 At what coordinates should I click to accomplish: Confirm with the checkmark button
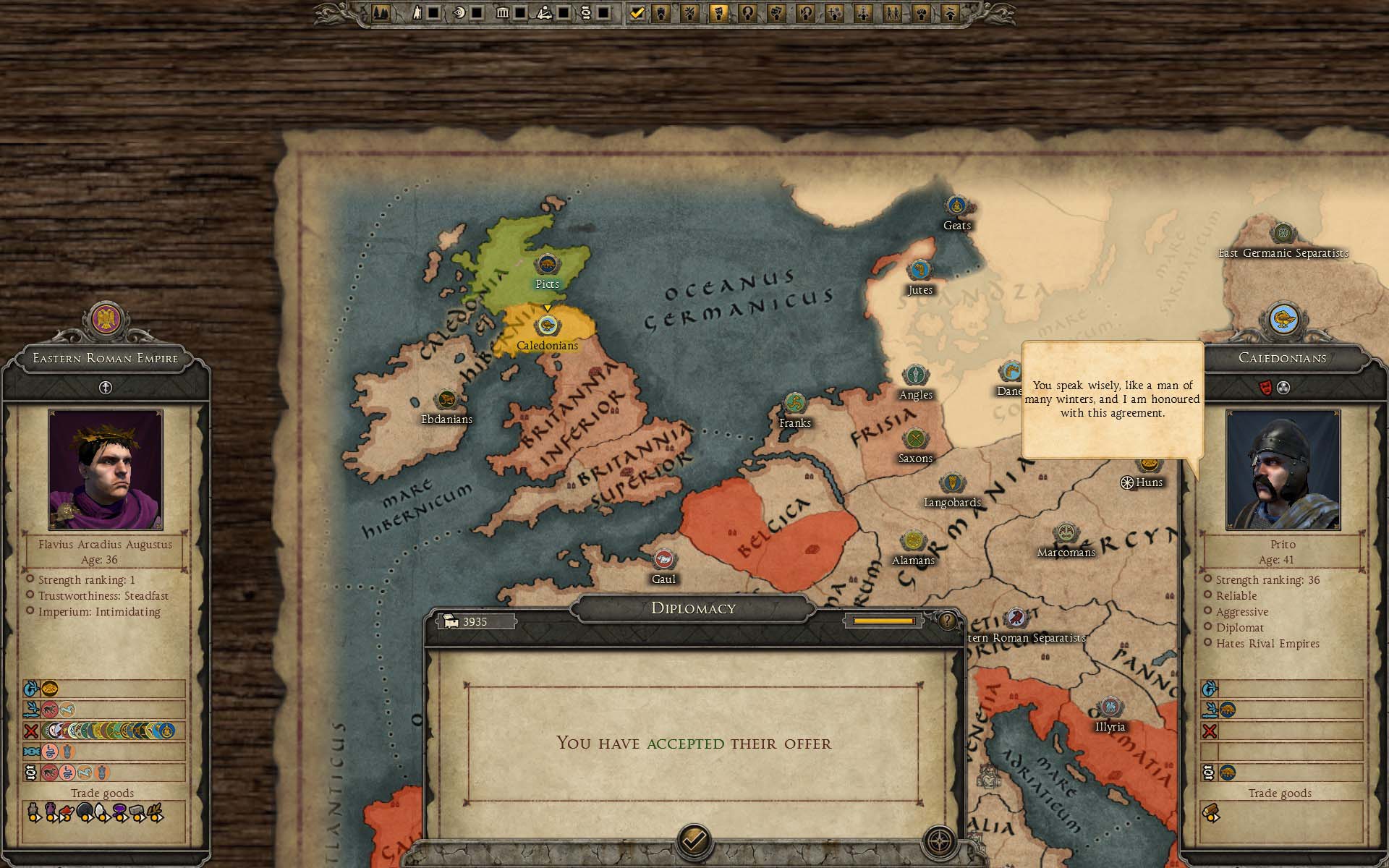pos(694,841)
